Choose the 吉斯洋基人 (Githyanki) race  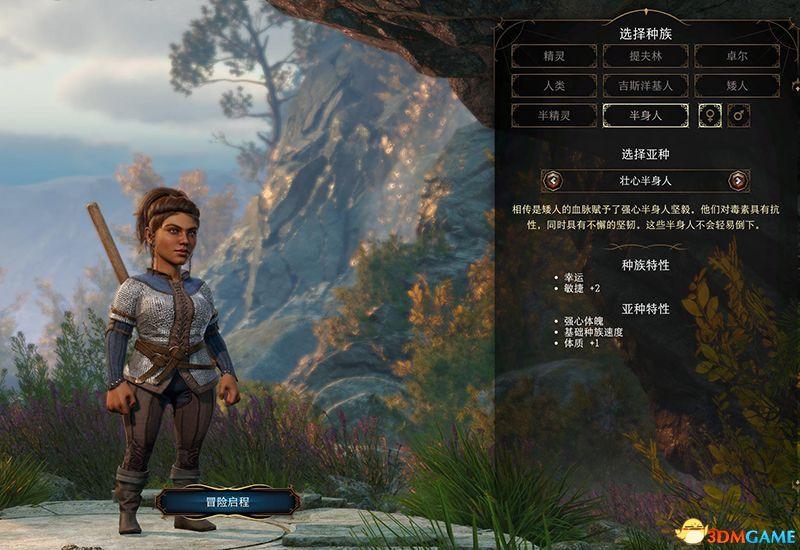tap(646, 86)
